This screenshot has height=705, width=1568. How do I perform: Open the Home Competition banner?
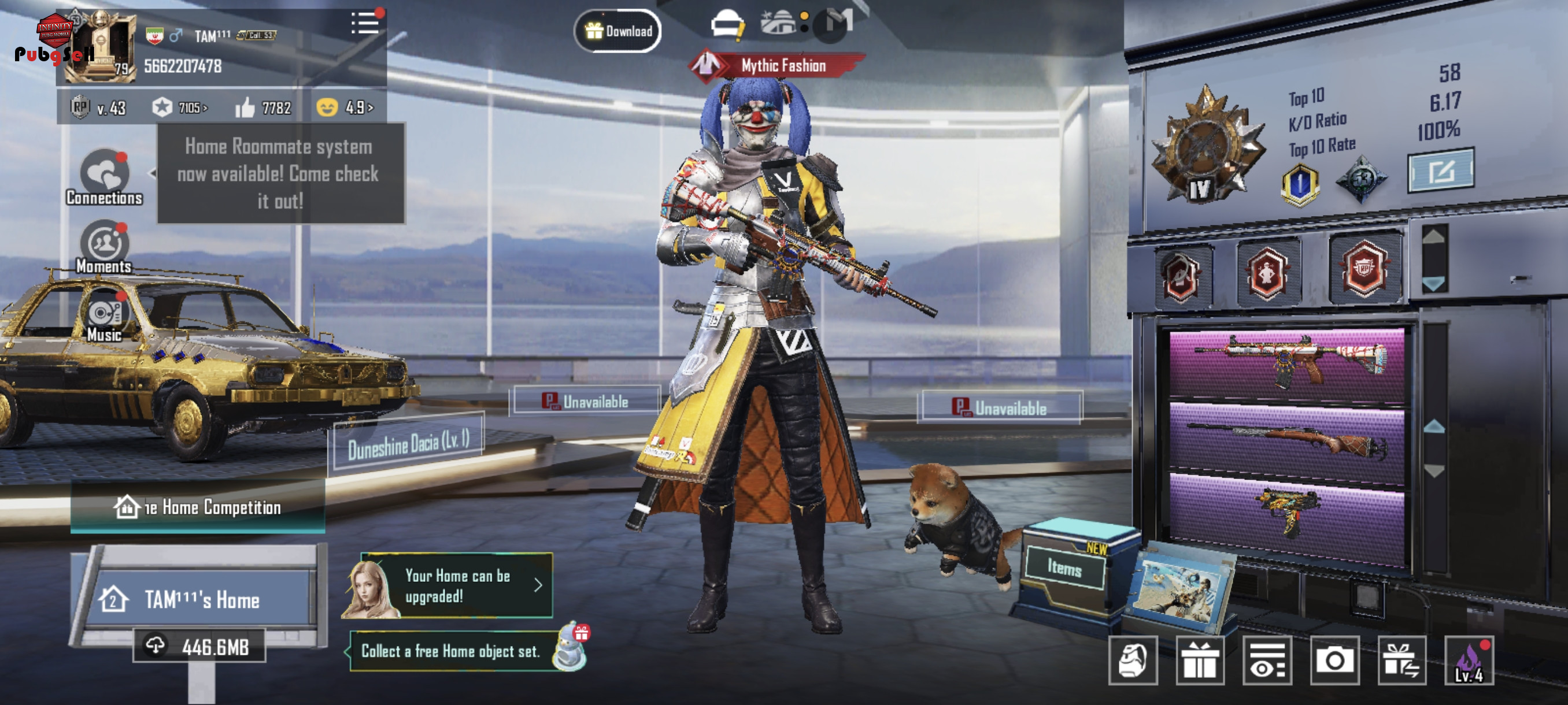point(198,507)
